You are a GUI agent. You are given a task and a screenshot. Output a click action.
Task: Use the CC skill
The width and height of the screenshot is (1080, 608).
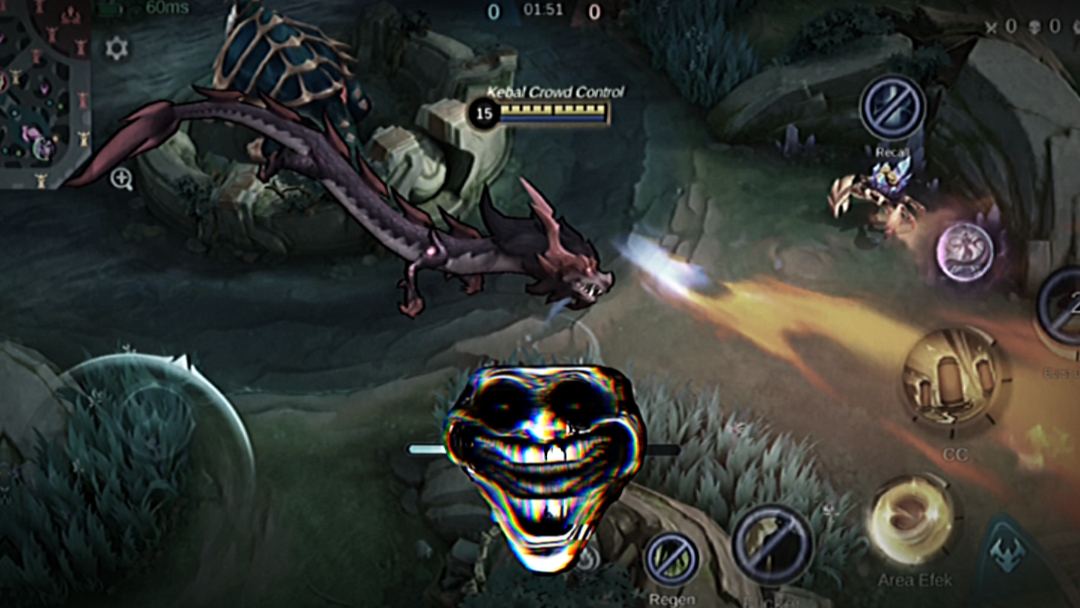953,380
